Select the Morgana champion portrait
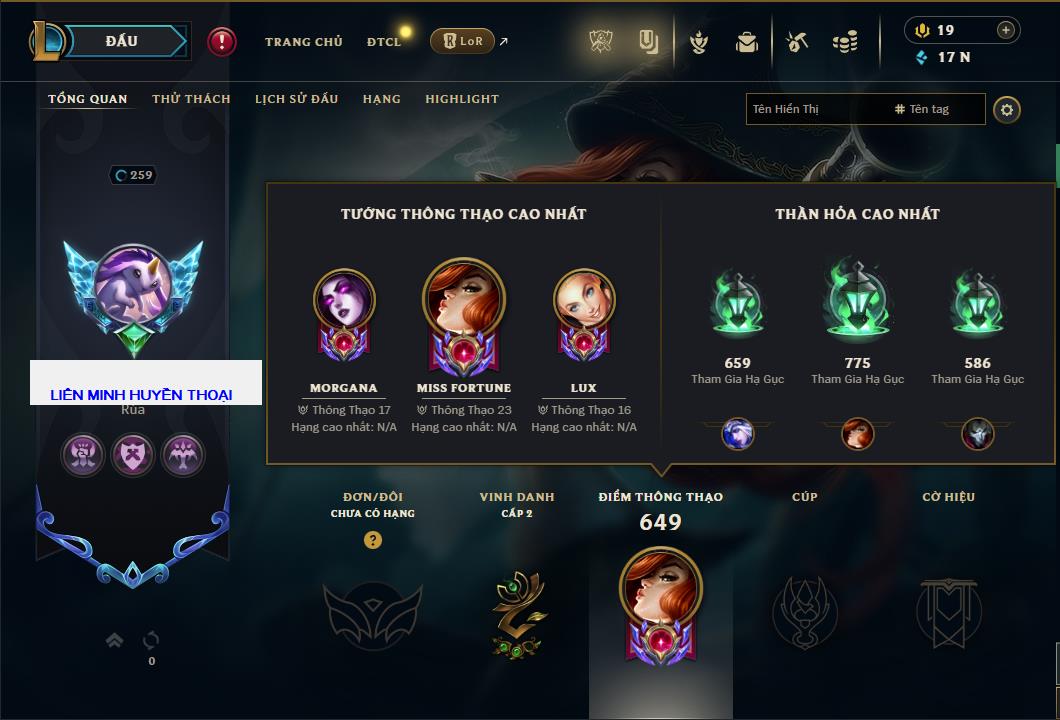Viewport: 1060px width, 720px height. pos(344,301)
